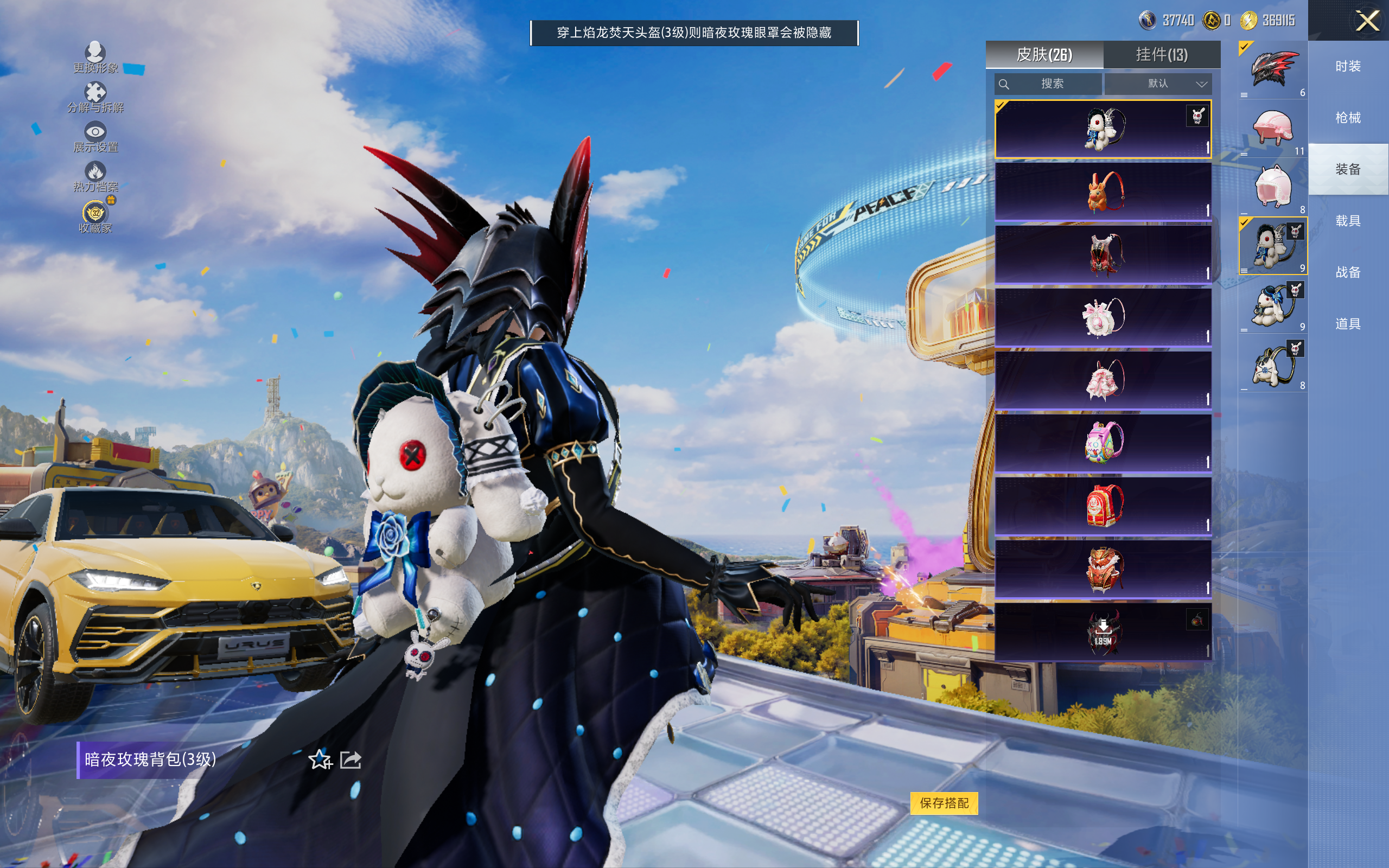Image resolution: width=1389 pixels, height=868 pixels.
Task: Open the 时装 category
Action: point(1348,67)
